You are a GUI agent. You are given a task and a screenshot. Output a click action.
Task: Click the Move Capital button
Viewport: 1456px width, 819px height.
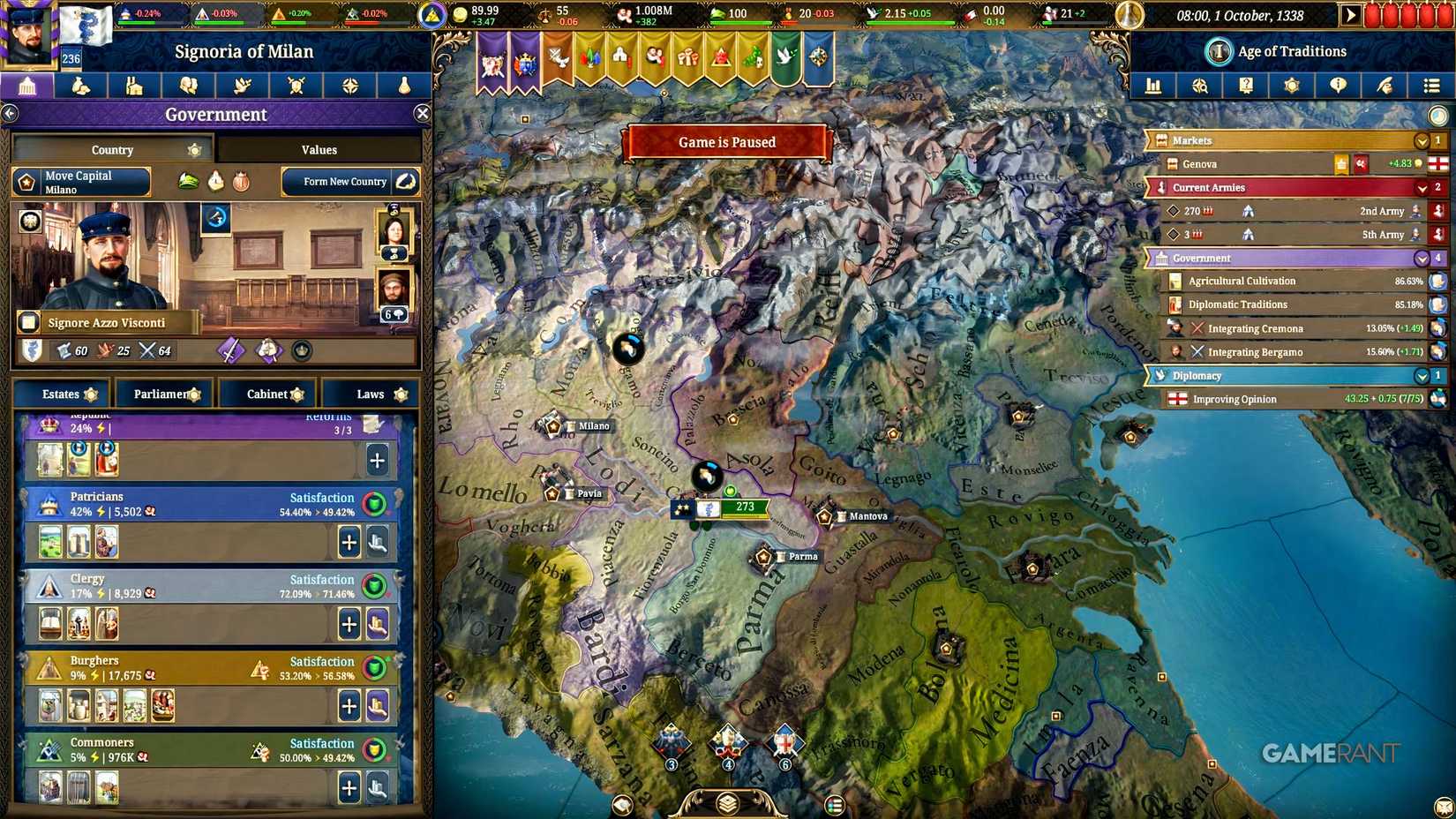click(80, 182)
